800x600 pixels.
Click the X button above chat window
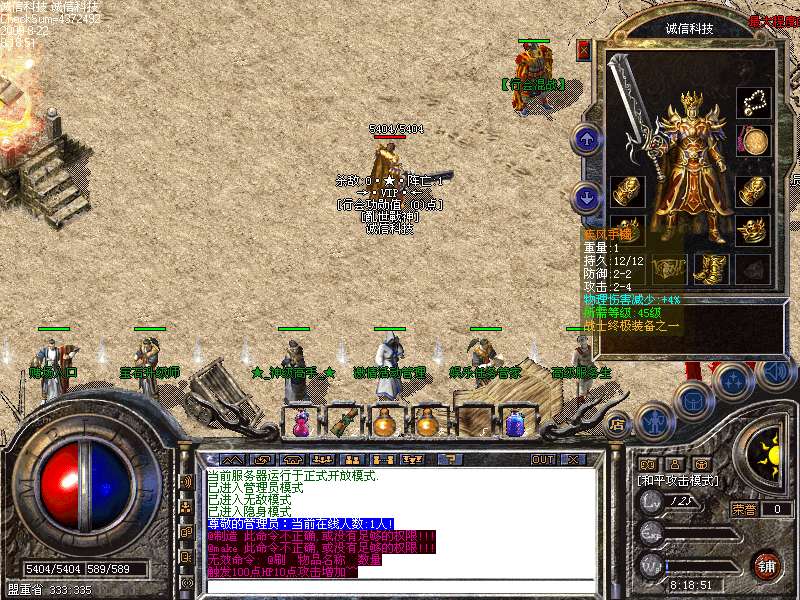[574, 459]
